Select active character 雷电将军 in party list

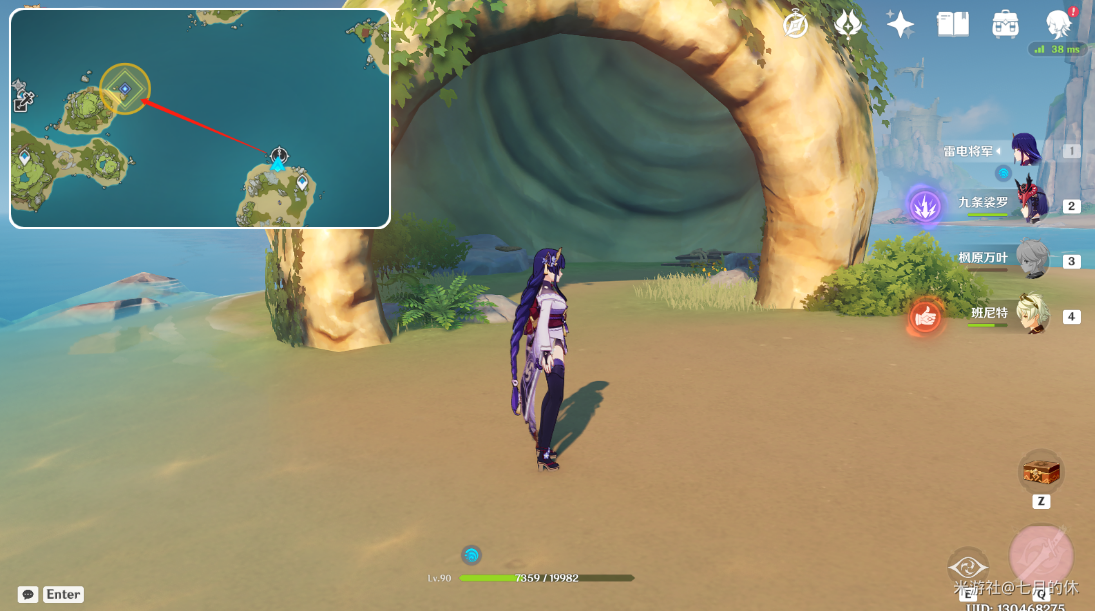point(1026,150)
